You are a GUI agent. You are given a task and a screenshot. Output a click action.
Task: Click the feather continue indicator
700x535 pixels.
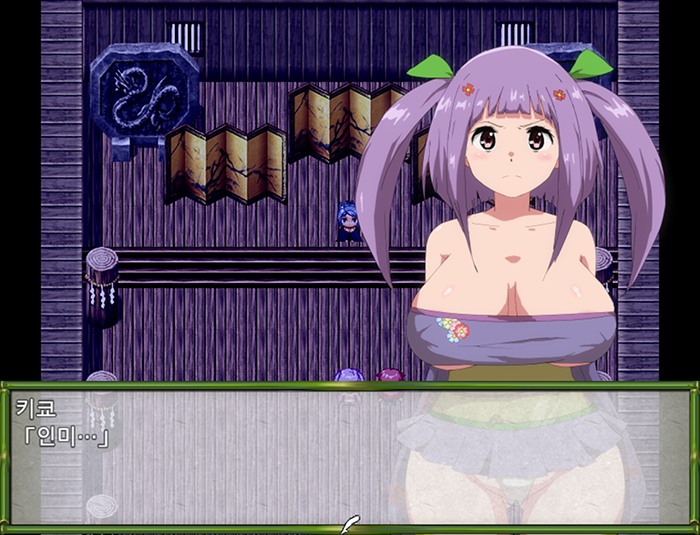tap(350, 523)
